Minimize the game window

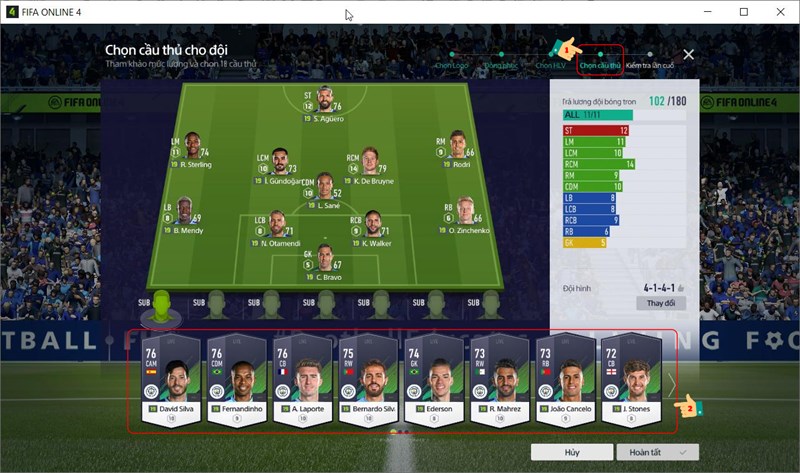(x=697, y=12)
